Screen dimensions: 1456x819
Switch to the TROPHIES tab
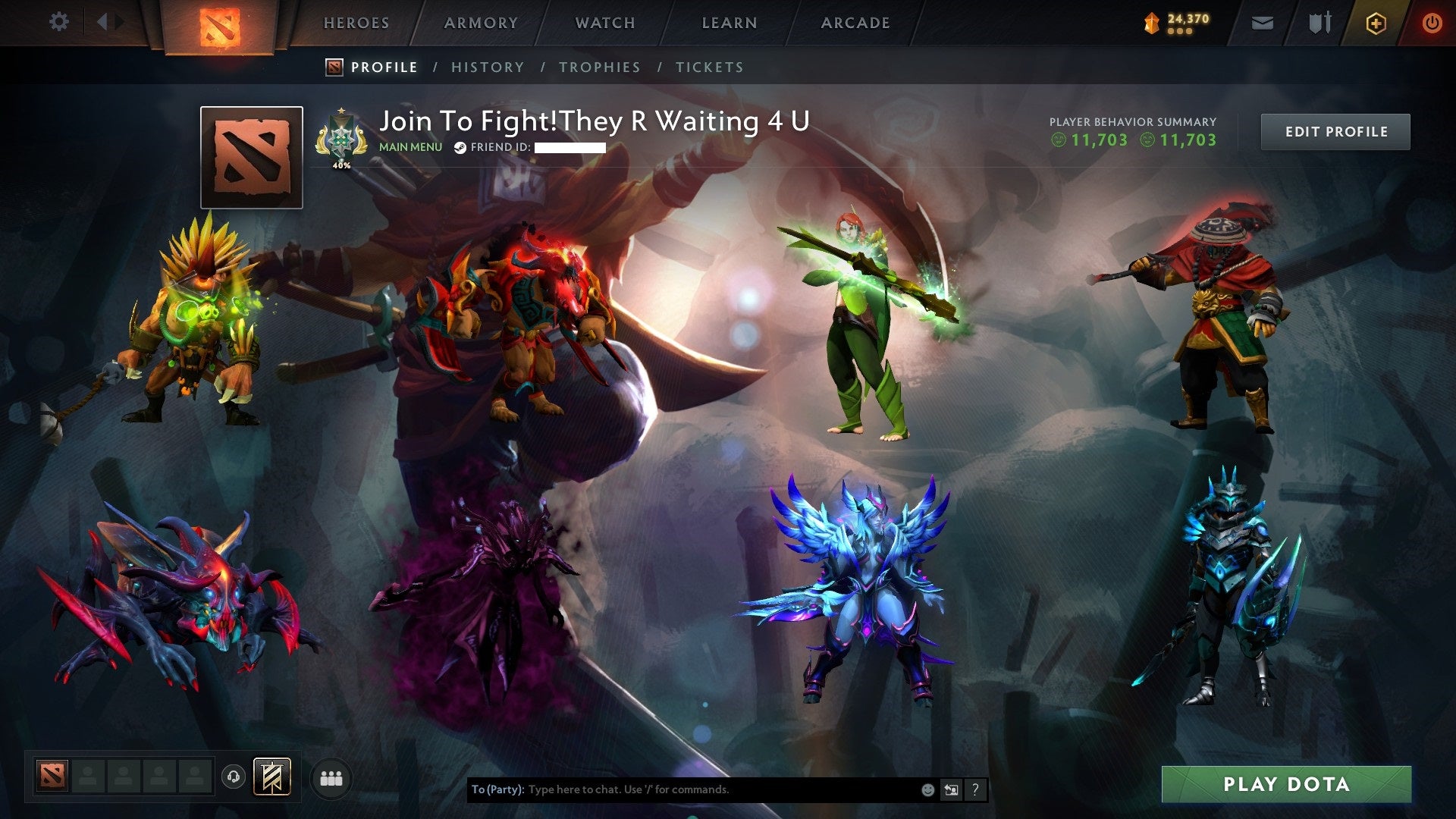[600, 67]
